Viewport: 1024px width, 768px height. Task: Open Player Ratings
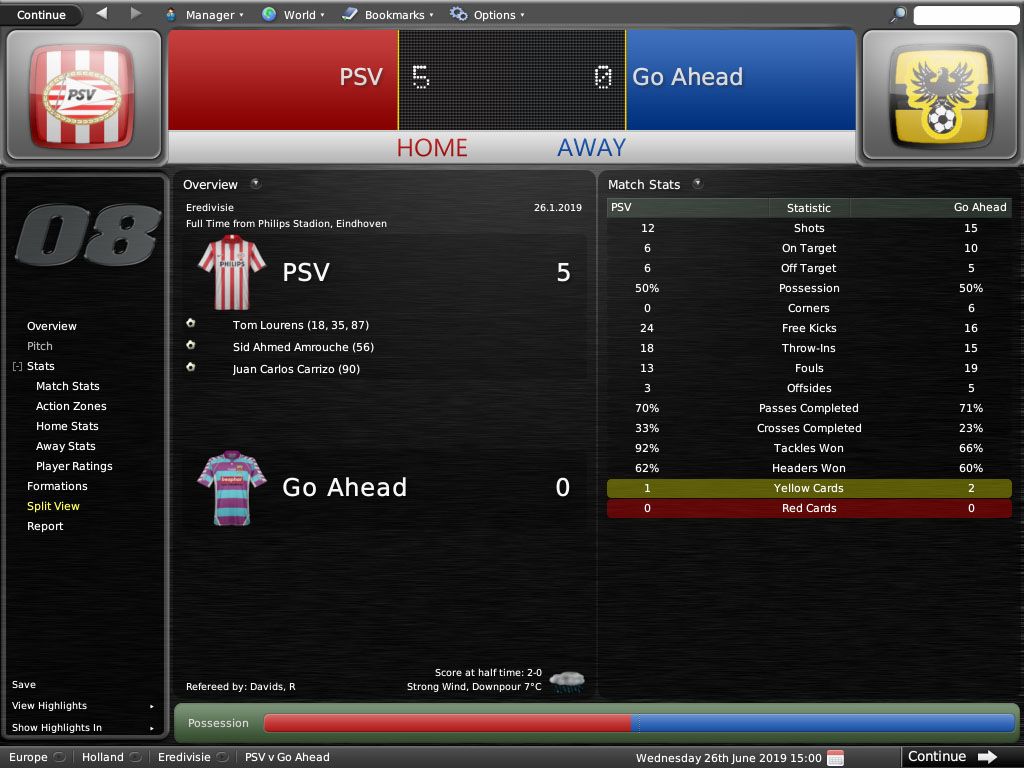pyautogui.click(x=74, y=466)
